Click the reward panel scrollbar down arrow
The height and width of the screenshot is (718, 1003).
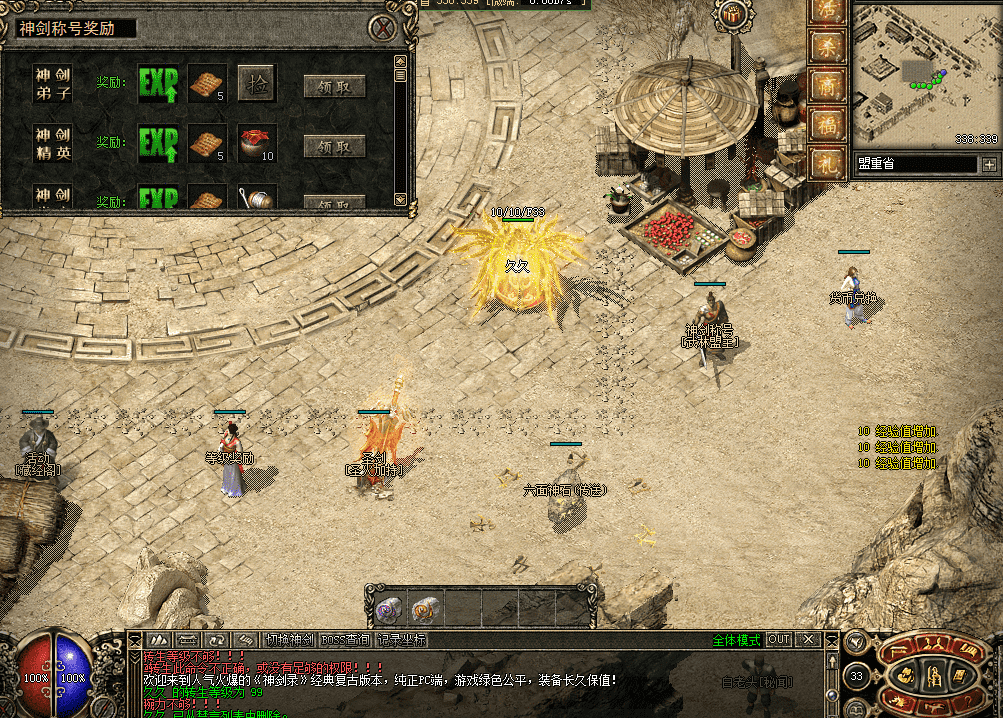pyautogui.click(x=401, y=200)
